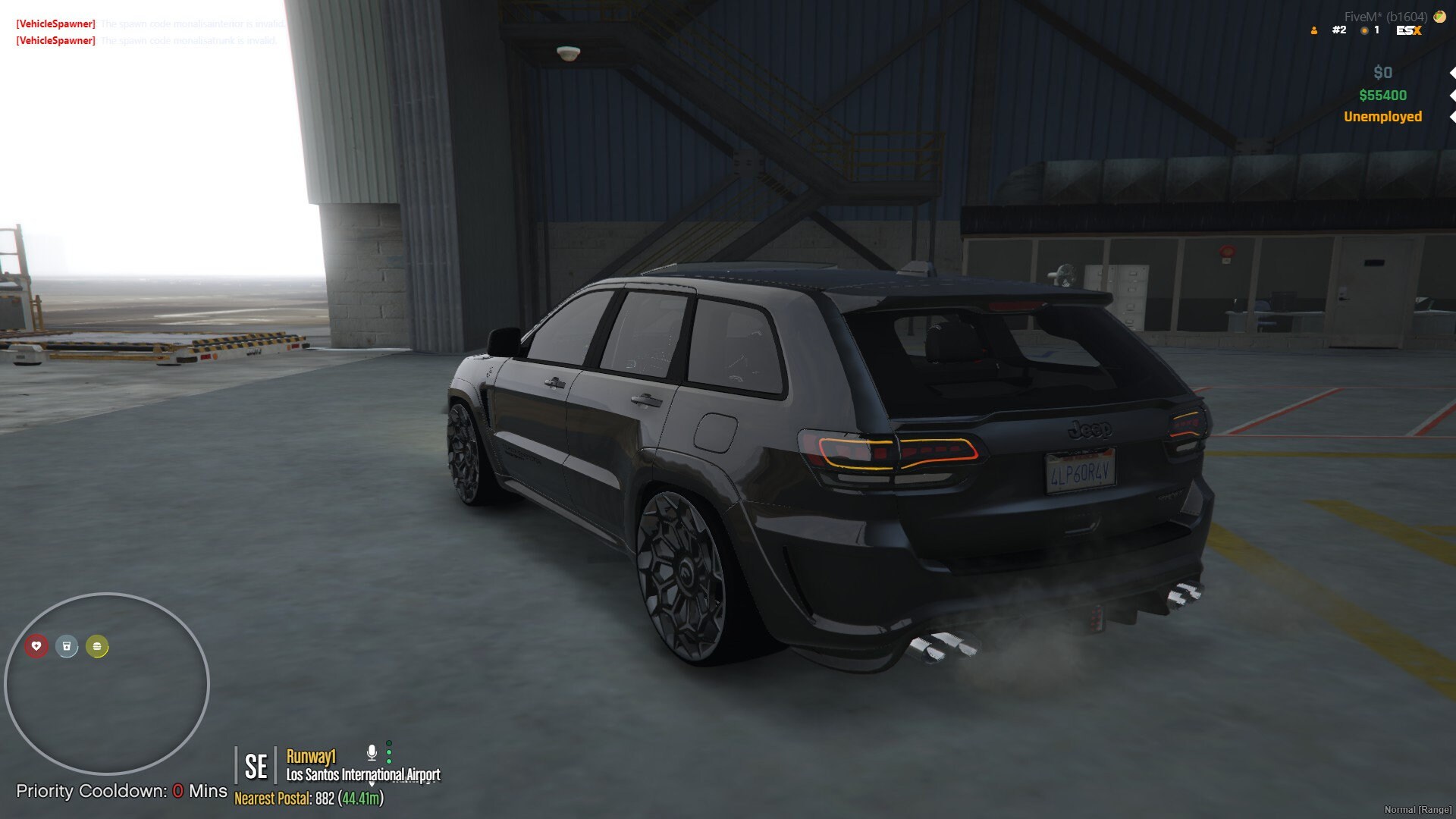The width and height of the screenshot is (1456, 819).
Task: Click the player silhouette icon beside #2
Action: pyautogui.click(x=1315, y=31)
